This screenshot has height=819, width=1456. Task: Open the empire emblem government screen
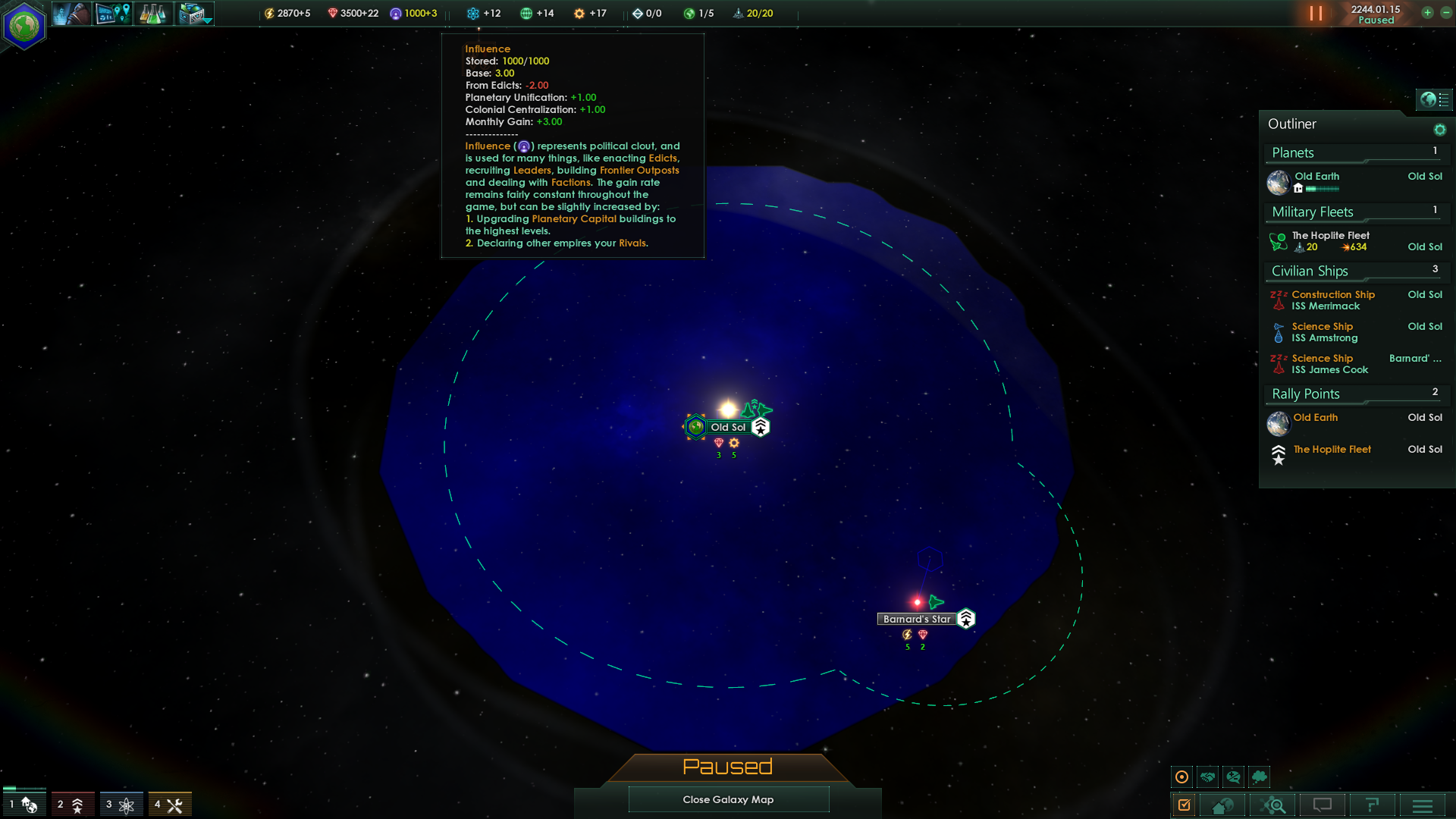point(24,26)
